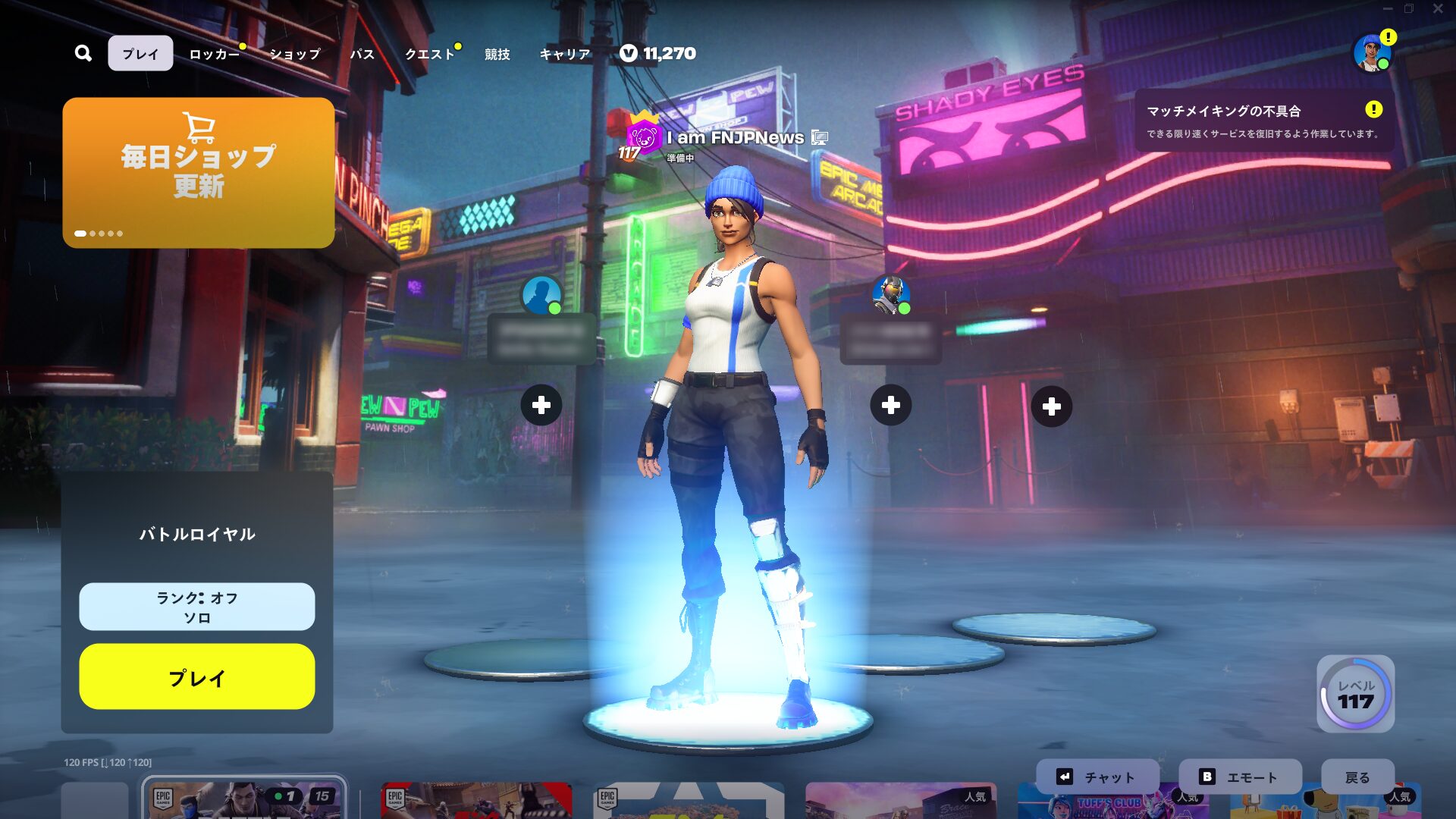The width and height of the screenshot is (1456, 819).
Task: Go to the パス tab
Action: (x=362, y=54)
